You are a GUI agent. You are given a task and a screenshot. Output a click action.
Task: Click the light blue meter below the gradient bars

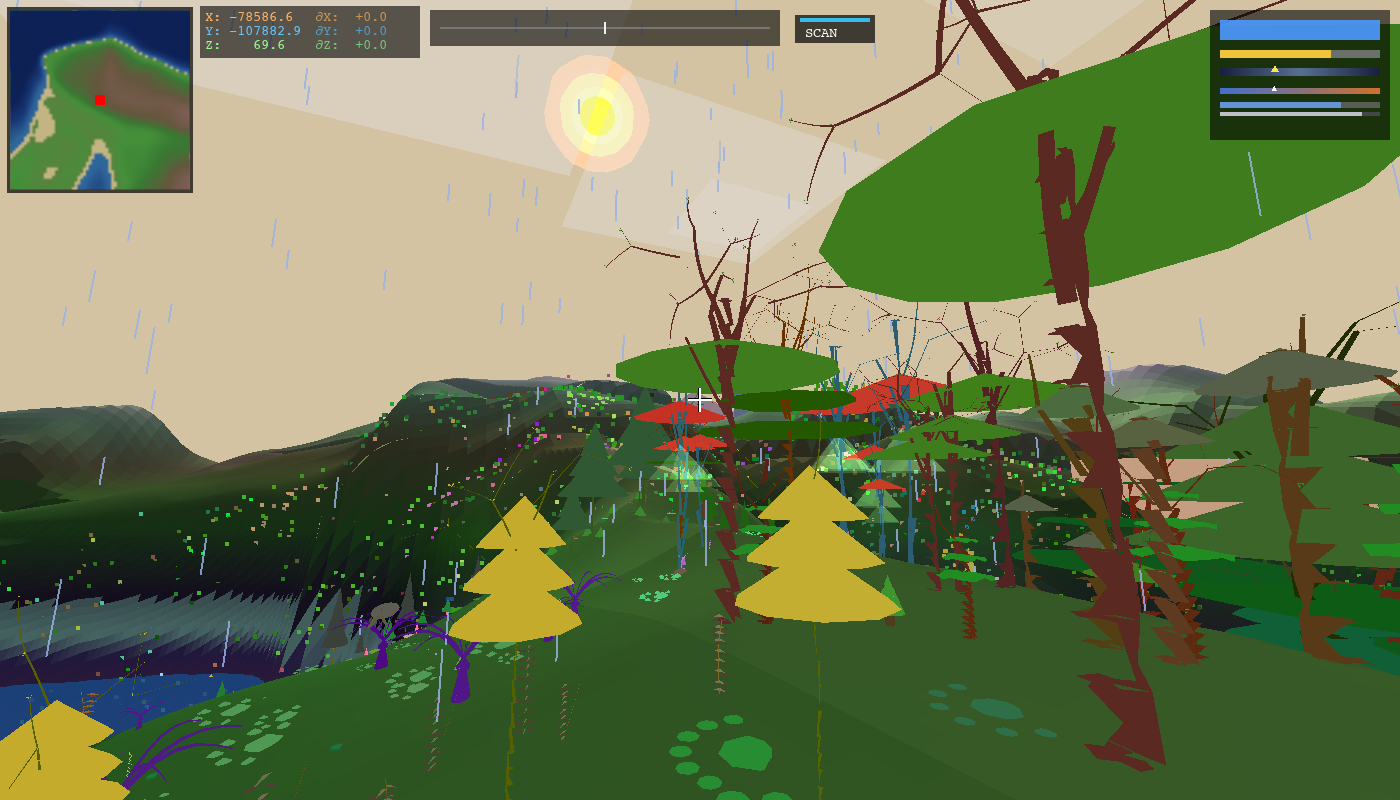1280,105
